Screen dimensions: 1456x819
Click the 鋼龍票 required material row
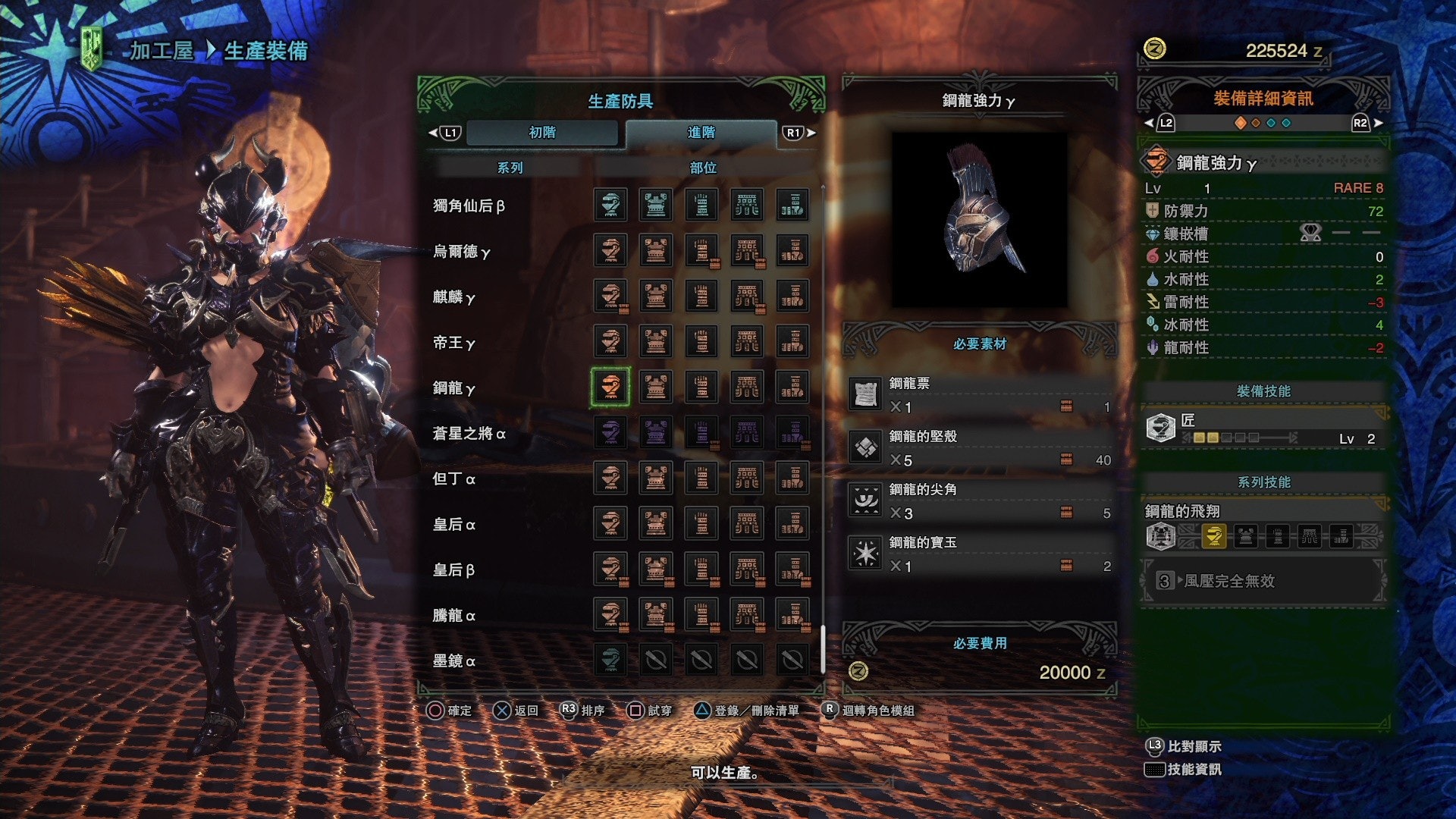tap(979, 395)
